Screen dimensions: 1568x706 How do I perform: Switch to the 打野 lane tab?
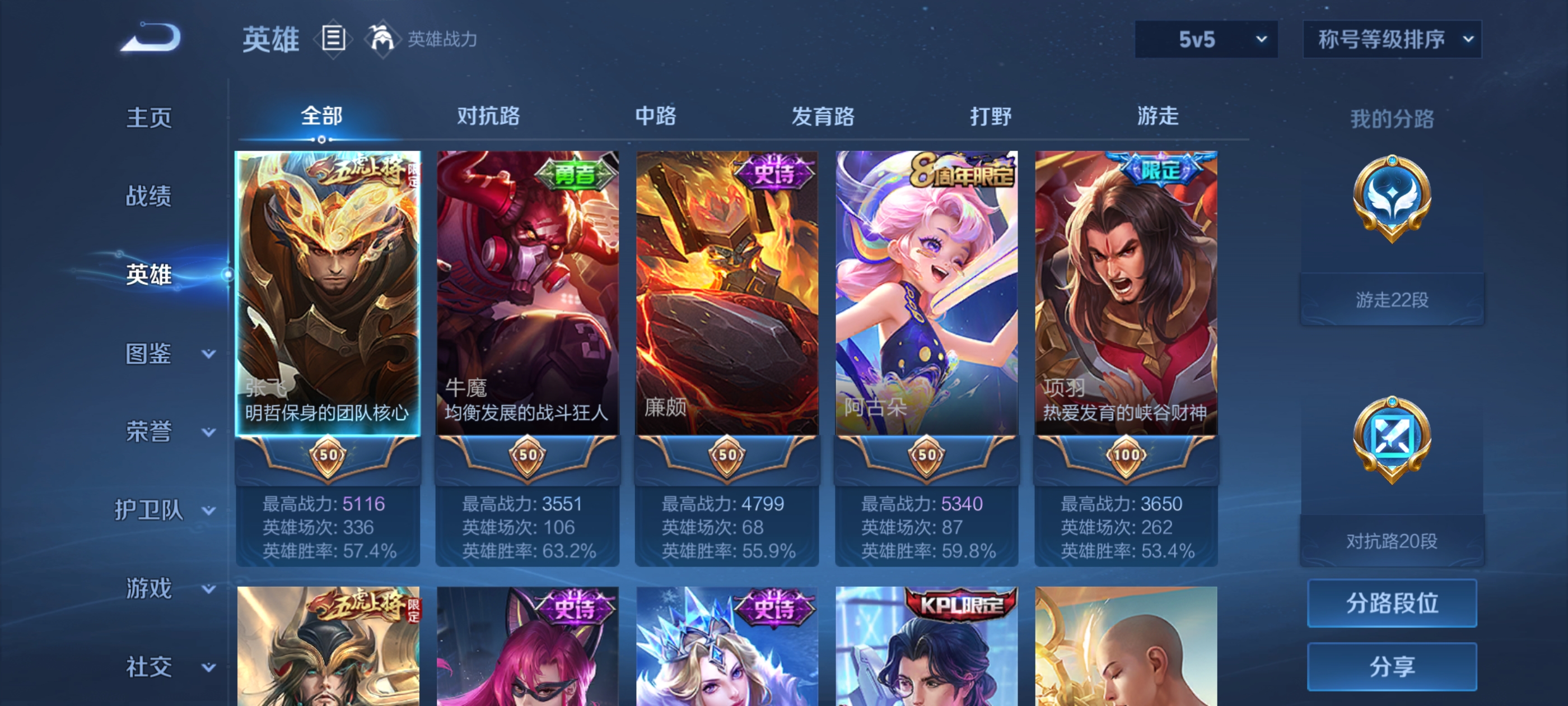coord(992,116)
